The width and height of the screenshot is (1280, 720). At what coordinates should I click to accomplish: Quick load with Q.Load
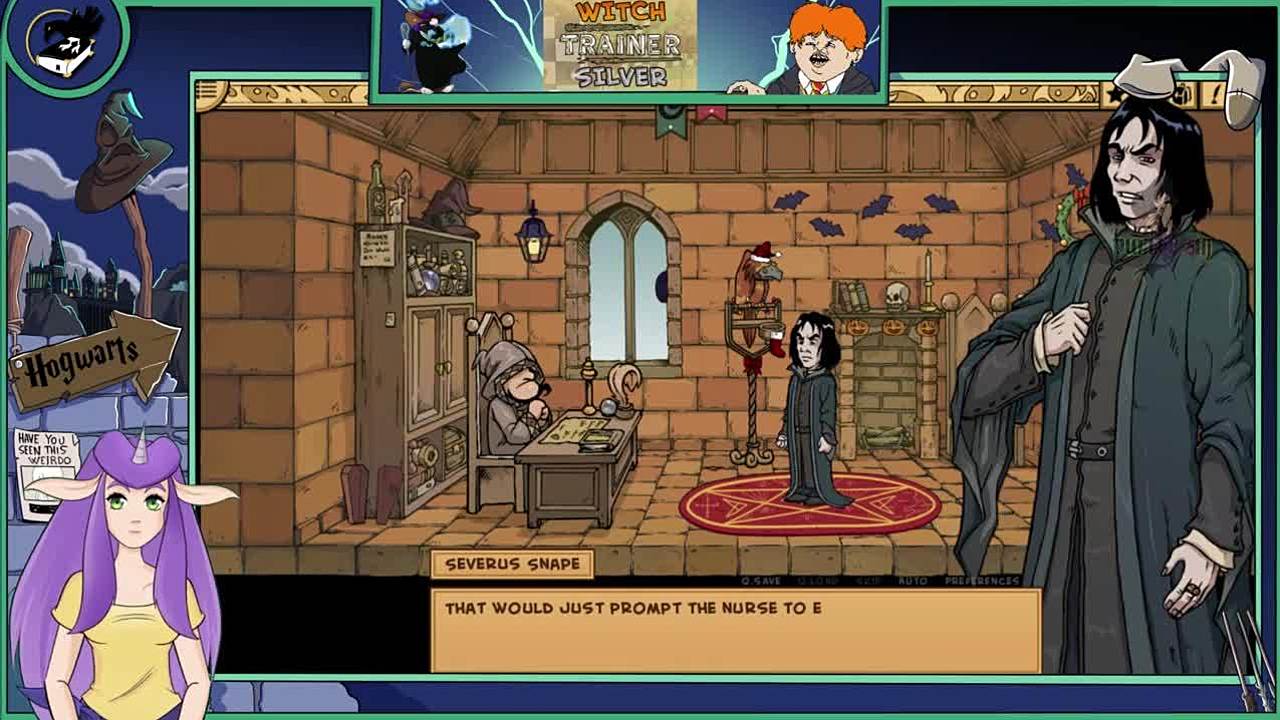(817, 581)
